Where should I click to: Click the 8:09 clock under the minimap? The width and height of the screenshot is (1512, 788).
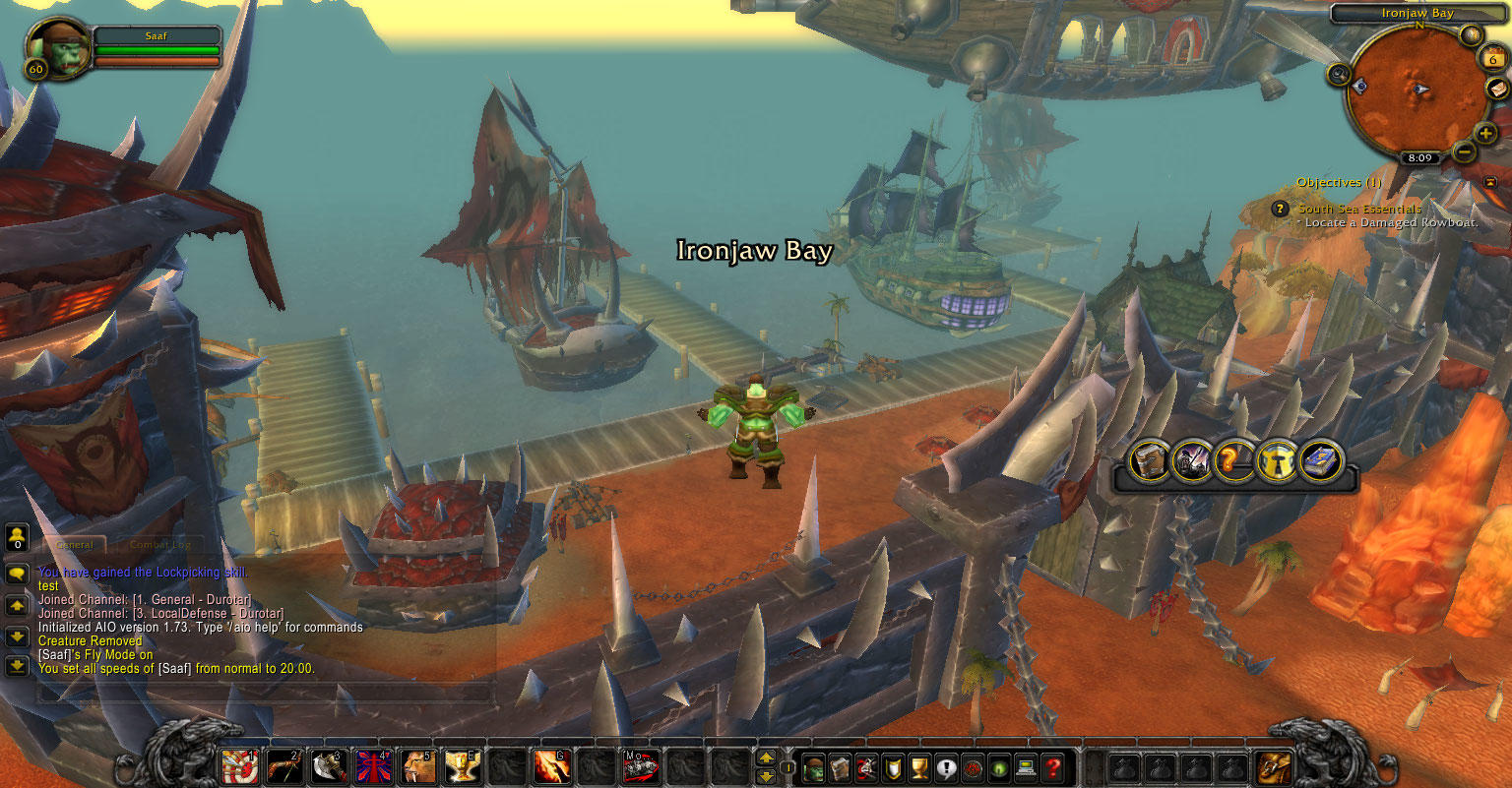(x=1419, y=157)
